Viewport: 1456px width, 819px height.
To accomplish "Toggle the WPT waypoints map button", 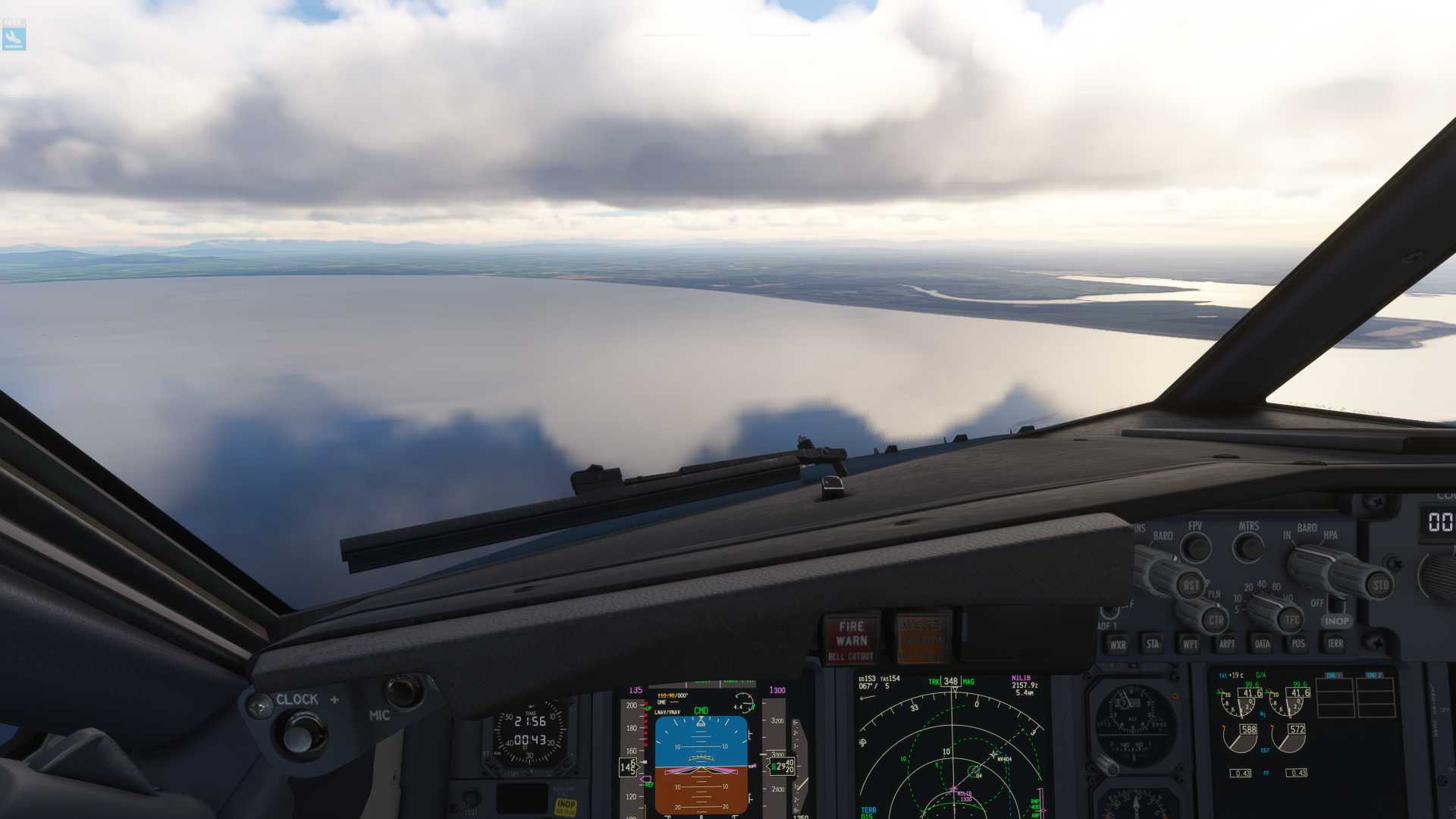I will [x=1190, y=644].
